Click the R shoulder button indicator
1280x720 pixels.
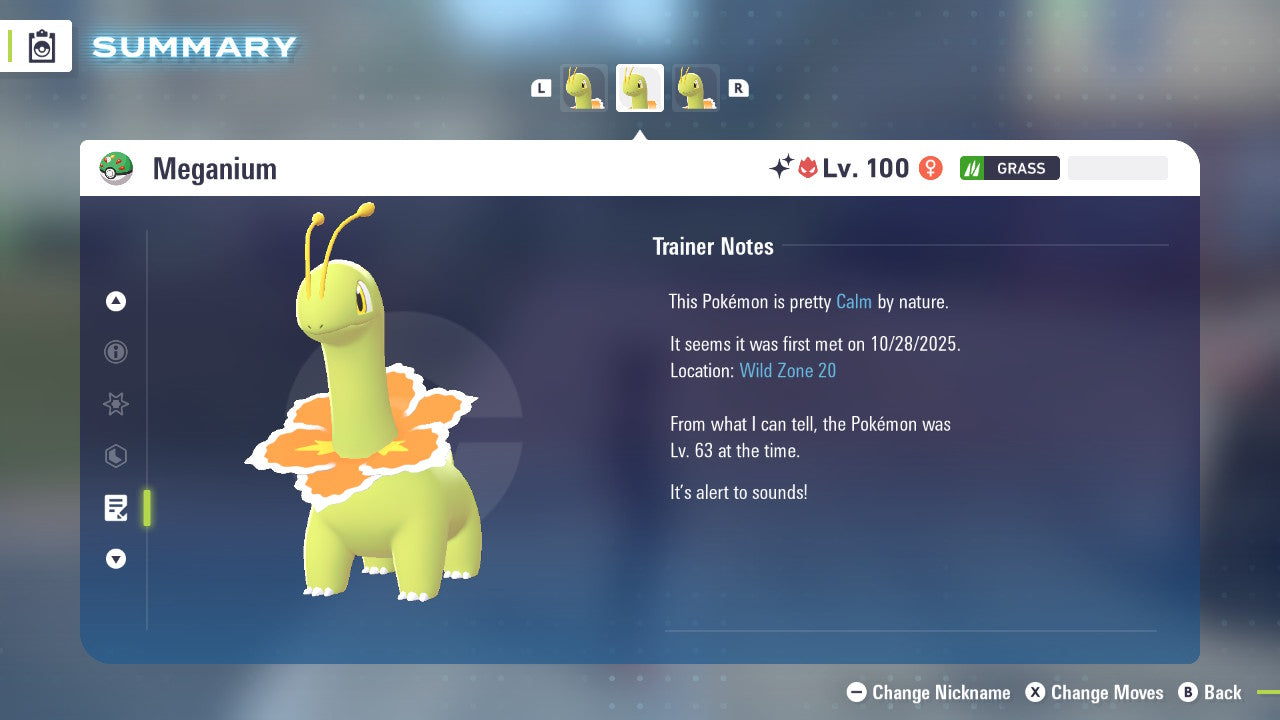(738, 87)
